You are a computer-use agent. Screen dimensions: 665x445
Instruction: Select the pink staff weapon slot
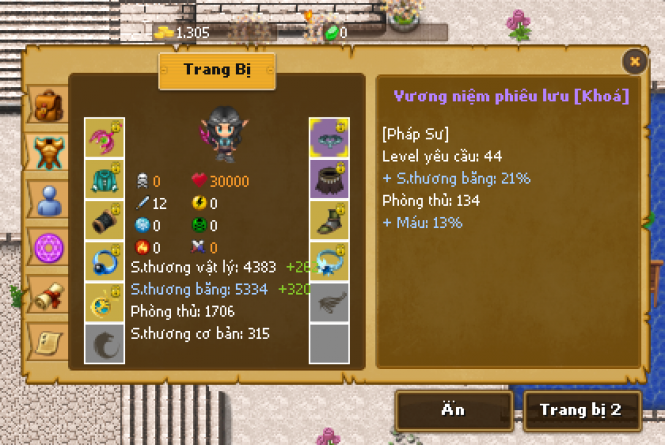[x=104, y=137]
